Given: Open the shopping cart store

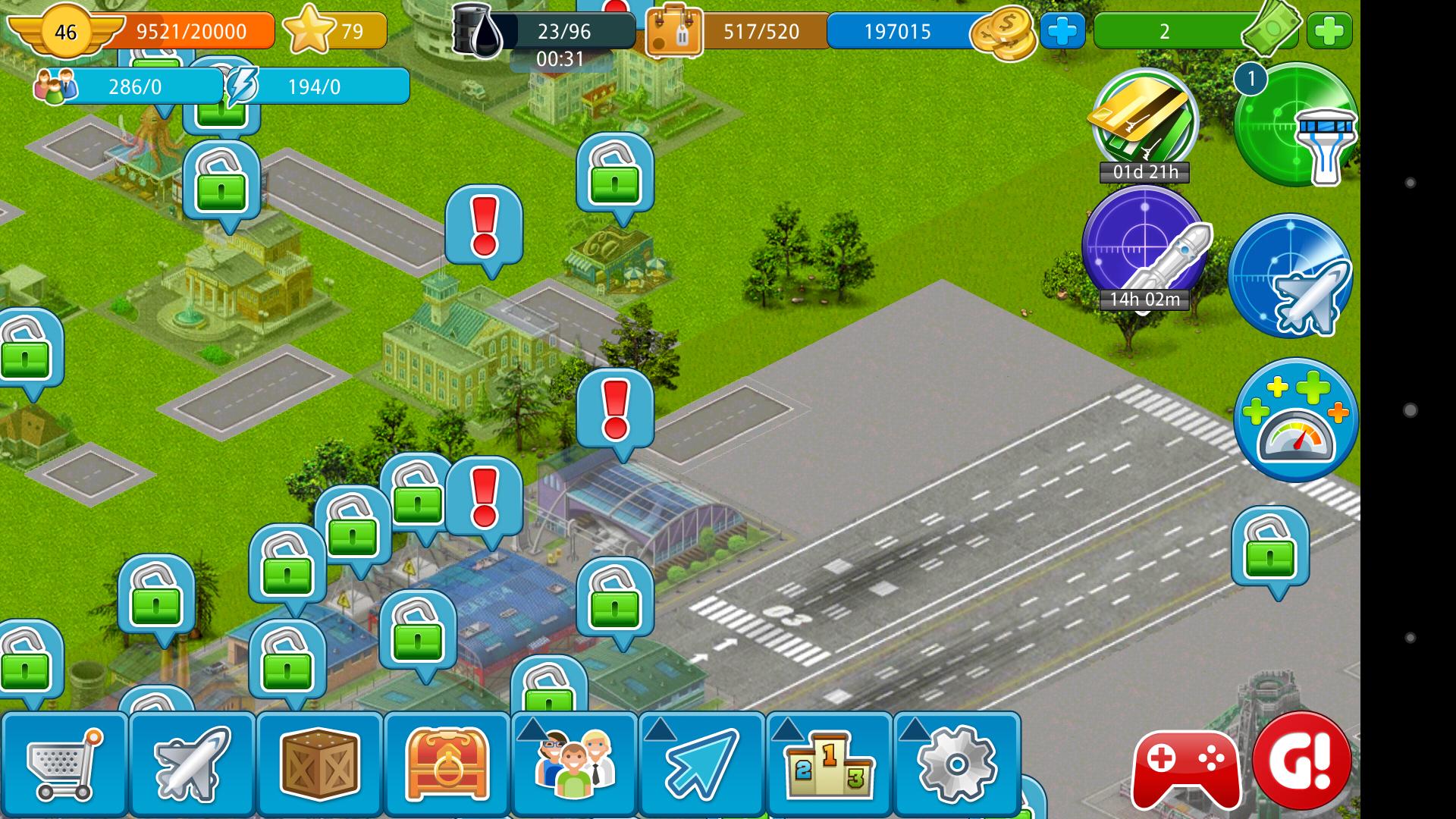Looking at the screenshot, I should tap(64, 764).
